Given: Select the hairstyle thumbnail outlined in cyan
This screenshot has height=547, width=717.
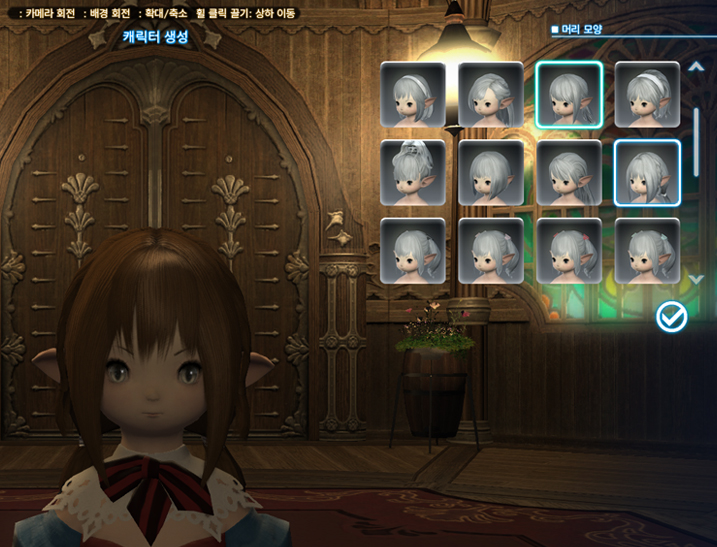Looking at the screenshot, I should 569,95.
